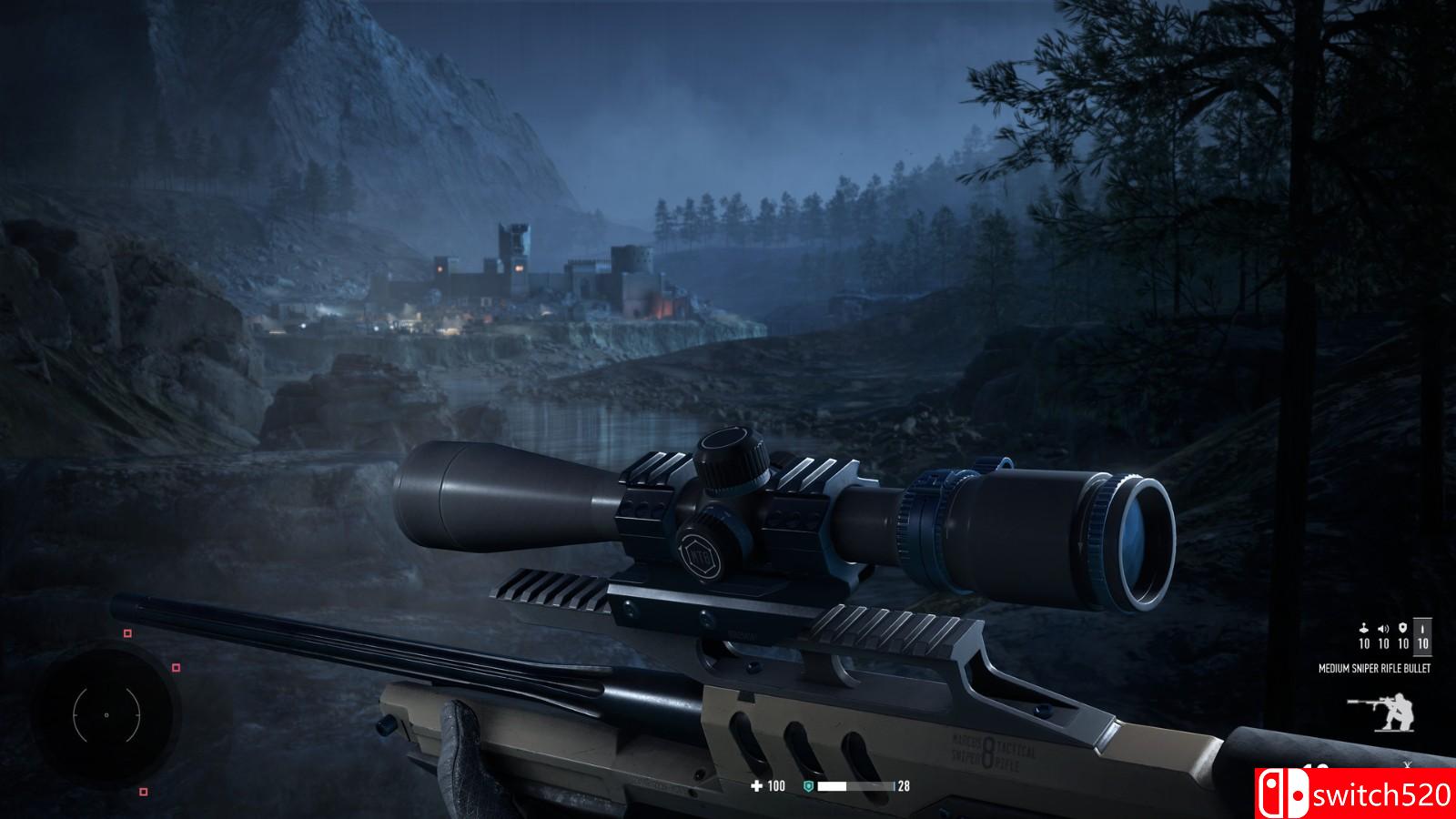Click the circular radar minimap
This screenshot has width=1456, height=819.
click(x=106, y=715)
